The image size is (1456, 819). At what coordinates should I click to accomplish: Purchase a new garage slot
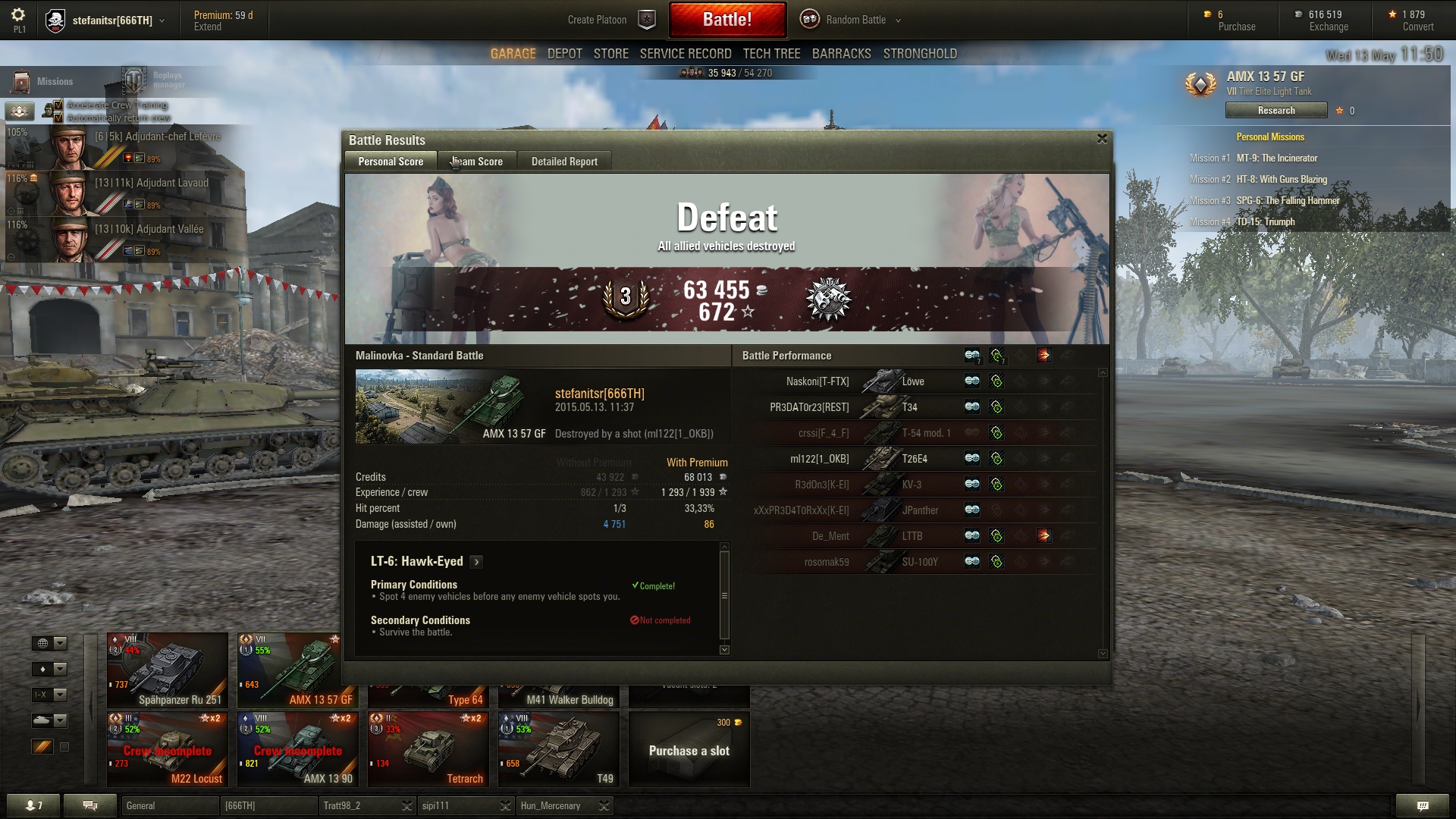click(x=689, y=749)
